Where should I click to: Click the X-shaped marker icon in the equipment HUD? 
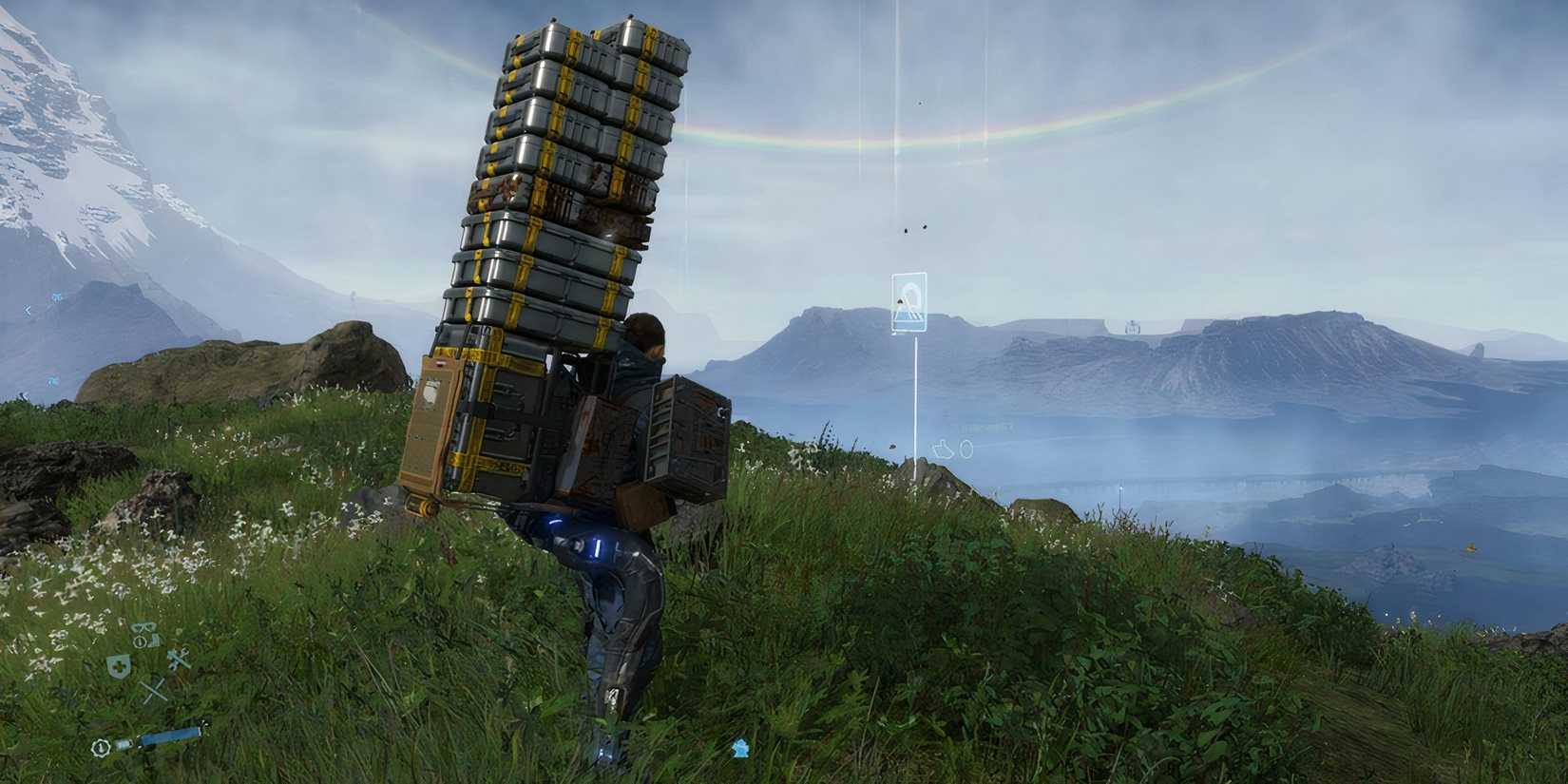click(151, 690)
